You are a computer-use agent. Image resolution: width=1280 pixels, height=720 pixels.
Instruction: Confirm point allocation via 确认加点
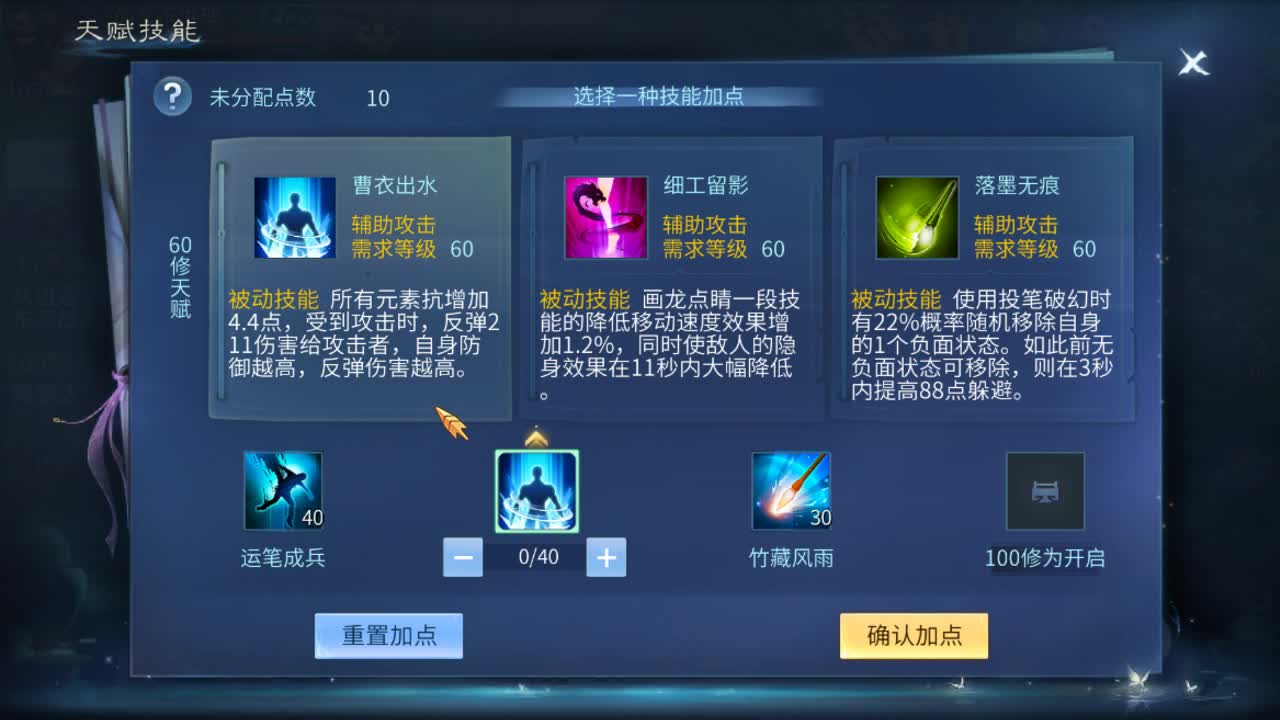coord(912,635)
